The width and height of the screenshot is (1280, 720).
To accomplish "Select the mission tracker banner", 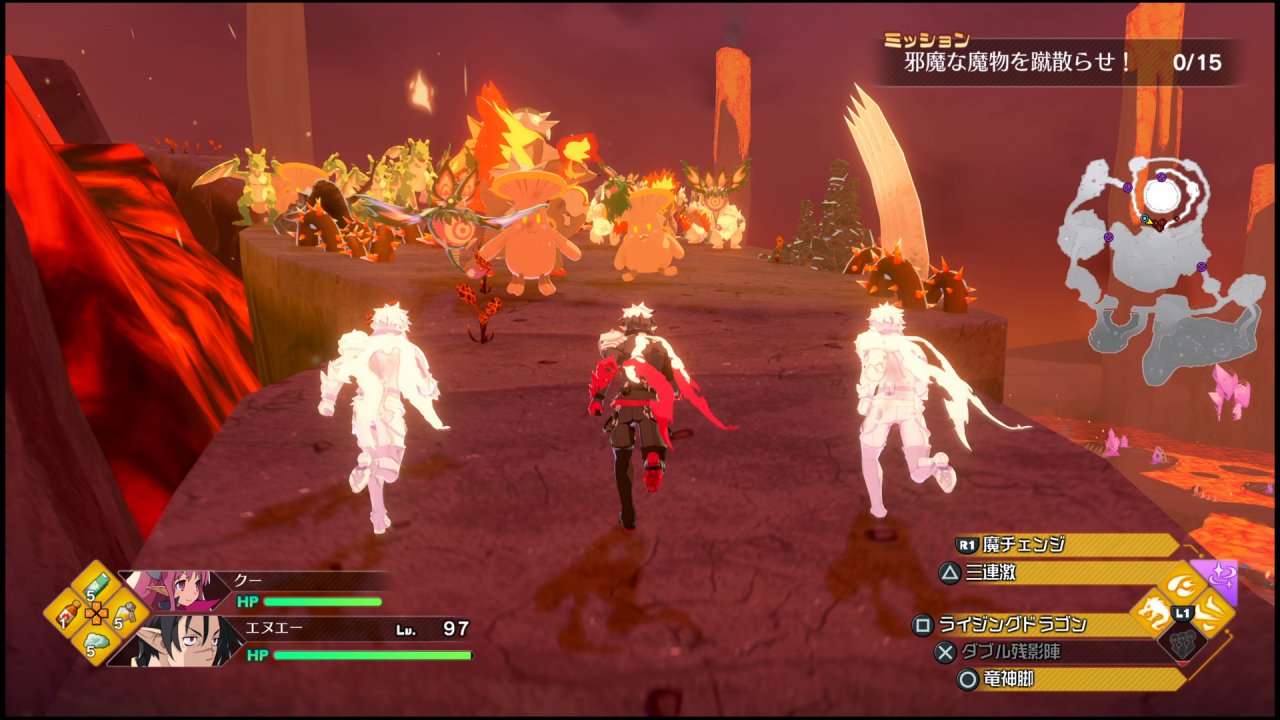I will point(1060,62).
